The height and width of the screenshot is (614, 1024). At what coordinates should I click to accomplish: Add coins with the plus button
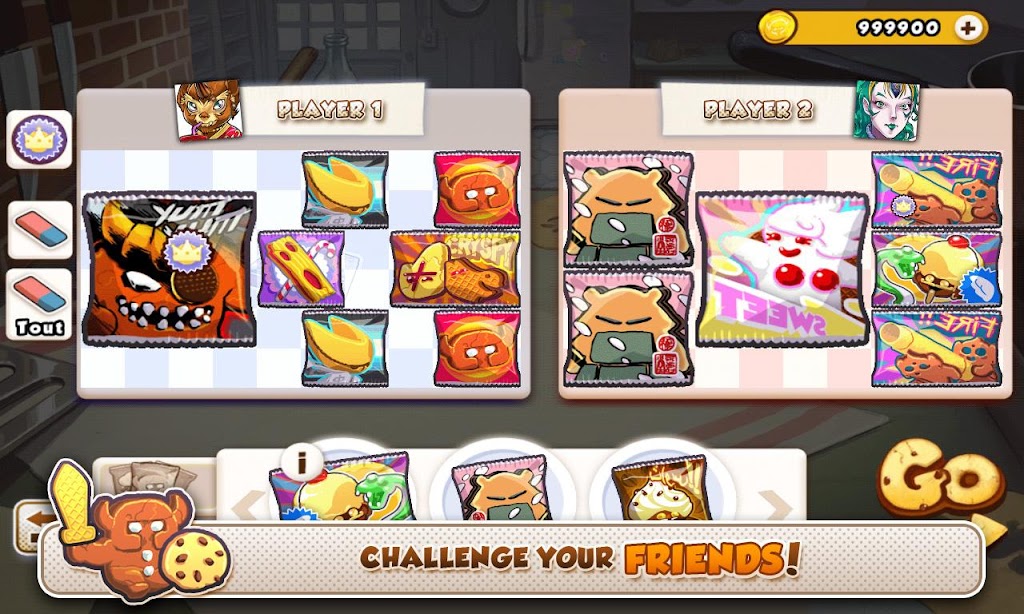pos(967,28)
